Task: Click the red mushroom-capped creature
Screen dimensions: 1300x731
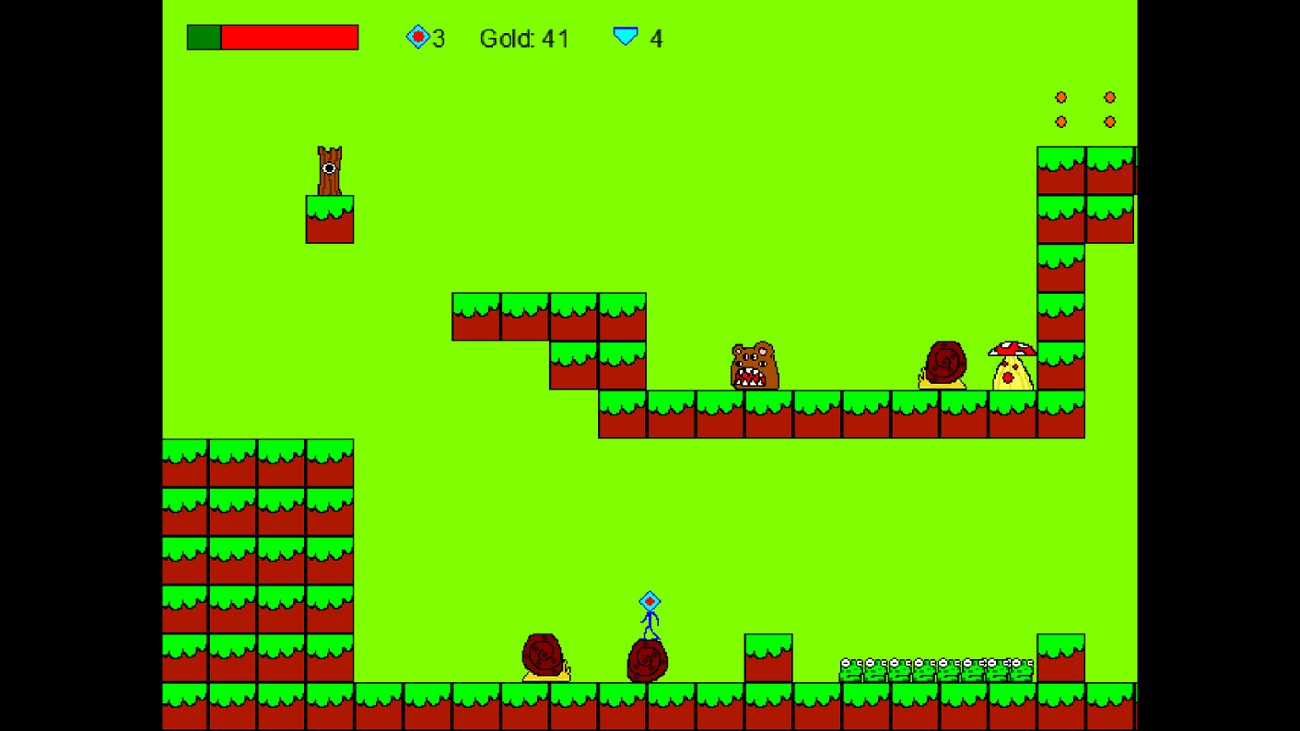Action: [x=1013, y=365]
